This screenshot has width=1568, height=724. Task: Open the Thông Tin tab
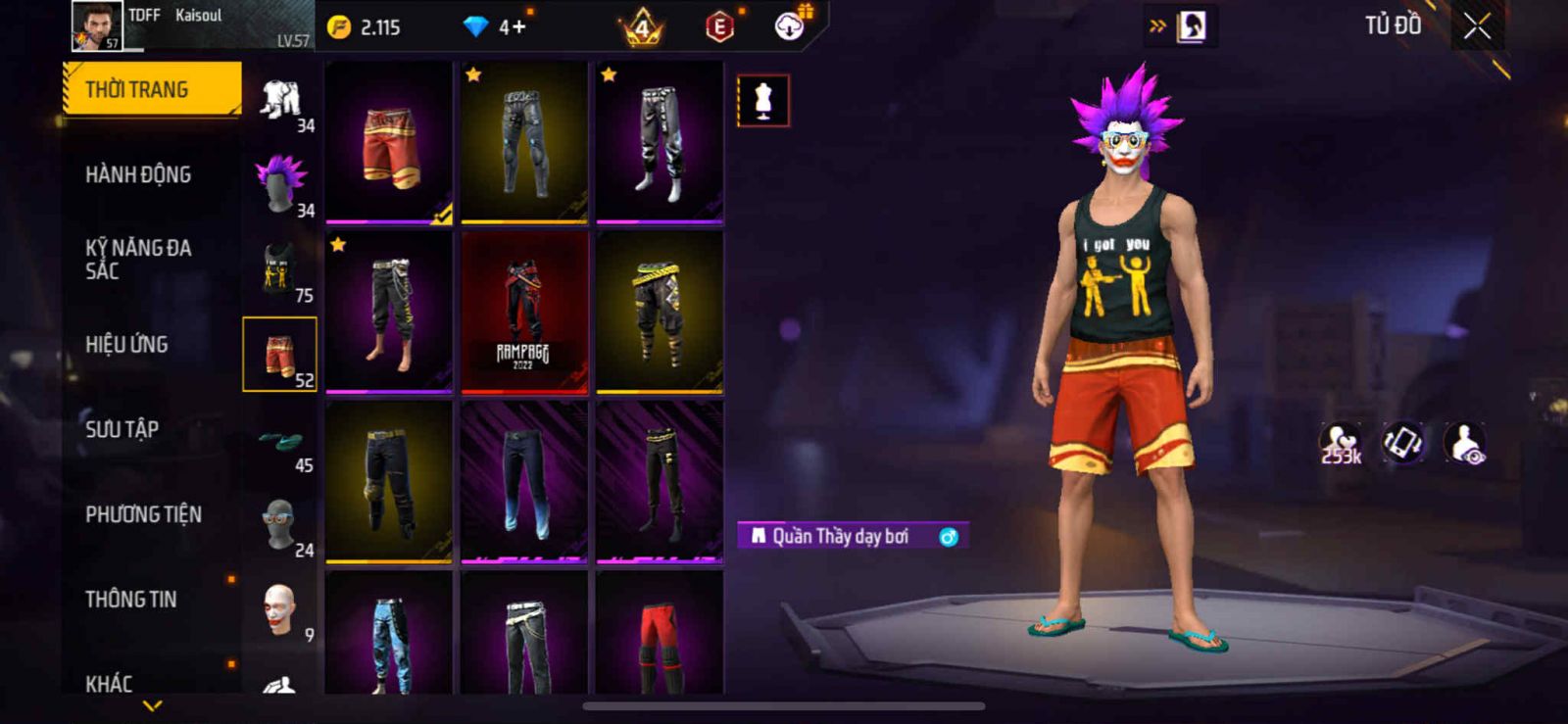(x=130, y=600)
